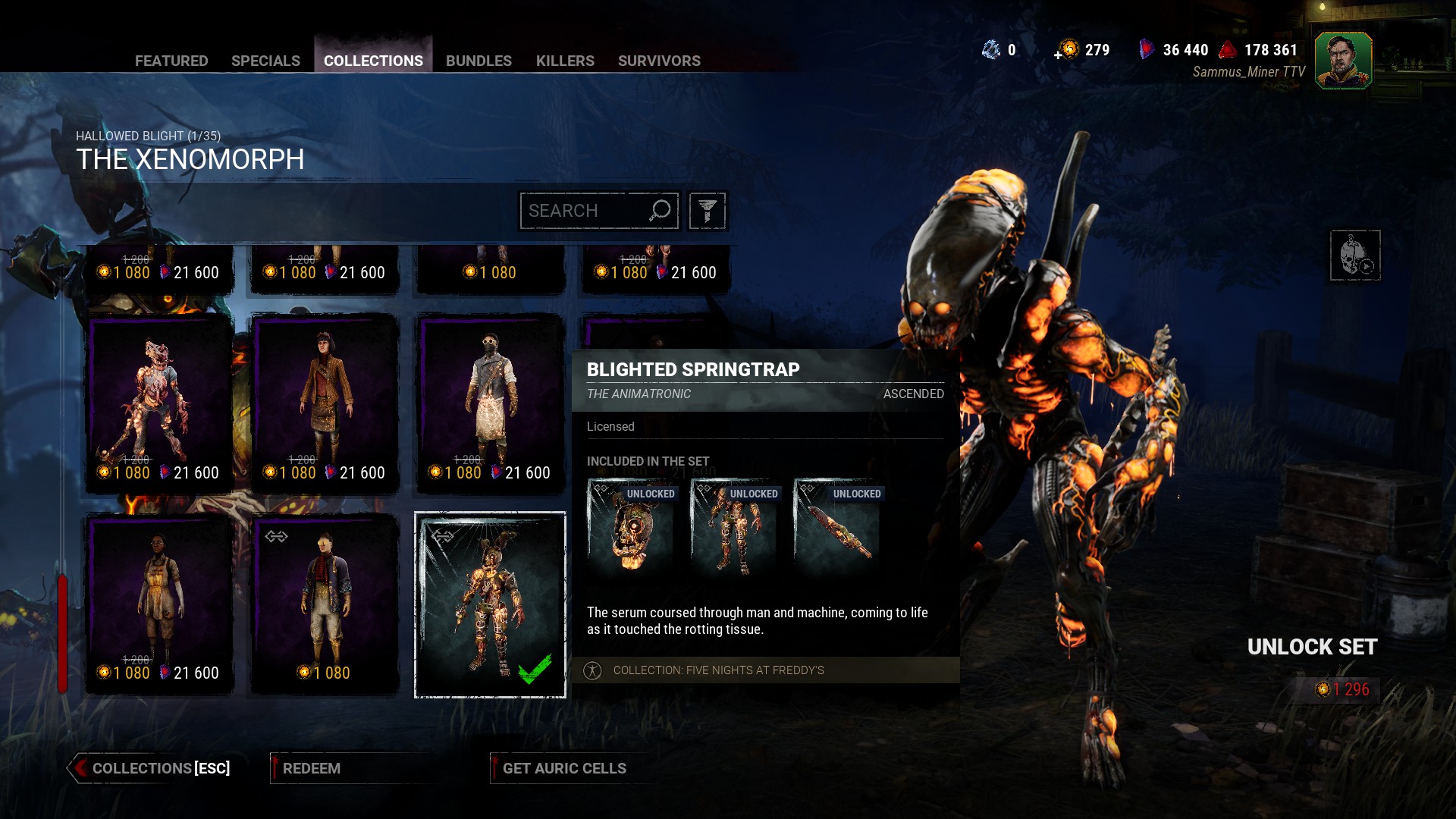Open the filter options button
Screen dimensions: 1456x819
[707, 211]
